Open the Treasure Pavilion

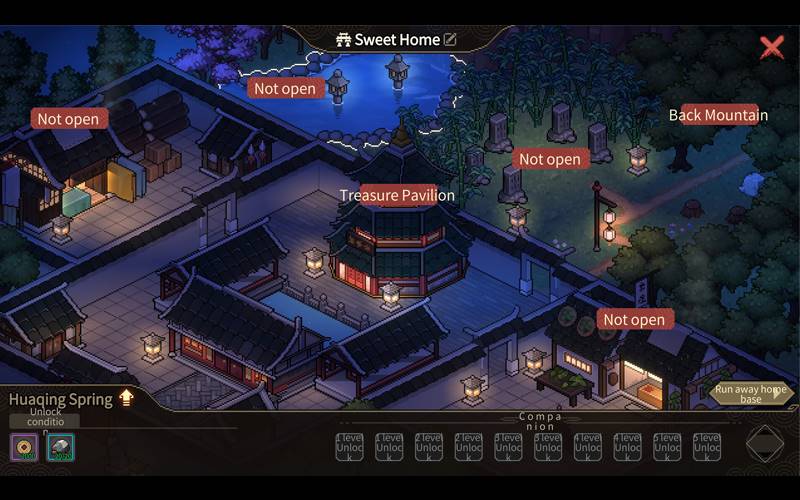397,196
